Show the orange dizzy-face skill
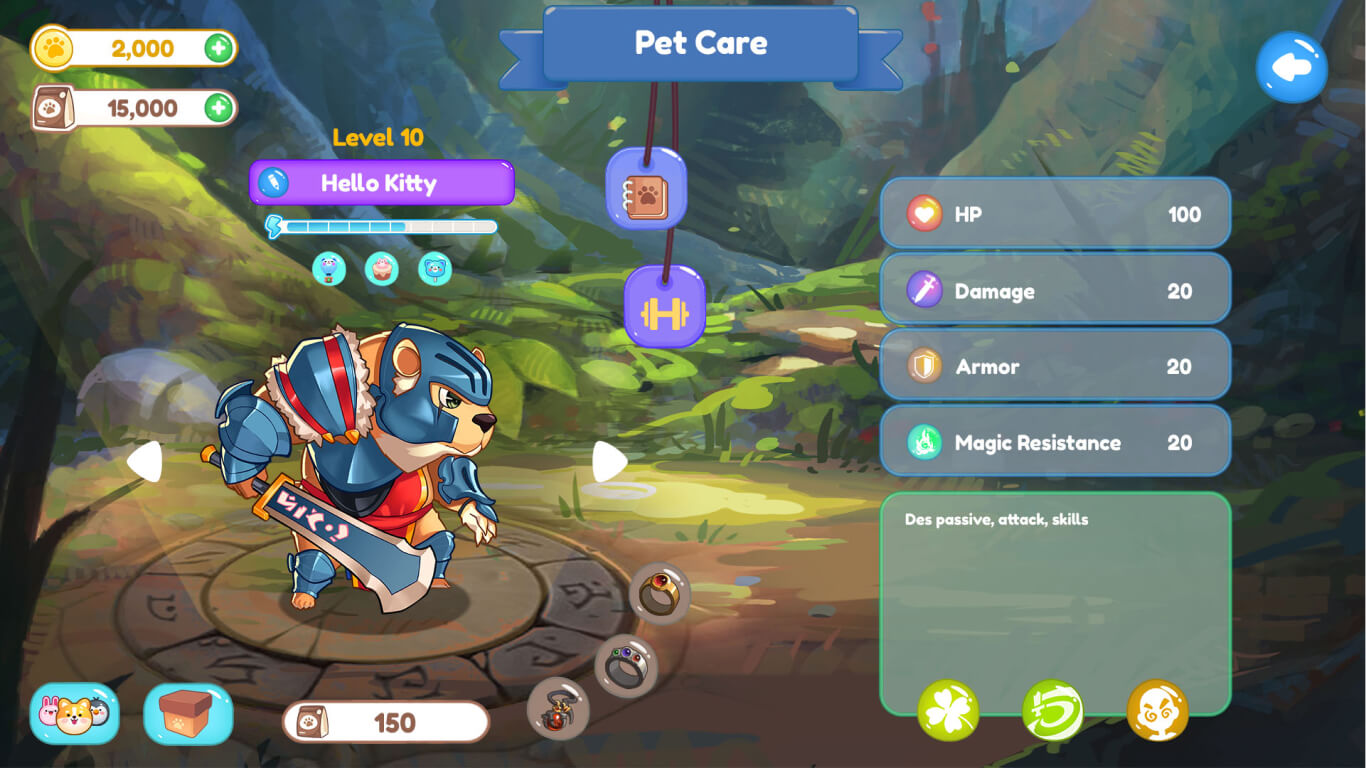 point(1157,710)
